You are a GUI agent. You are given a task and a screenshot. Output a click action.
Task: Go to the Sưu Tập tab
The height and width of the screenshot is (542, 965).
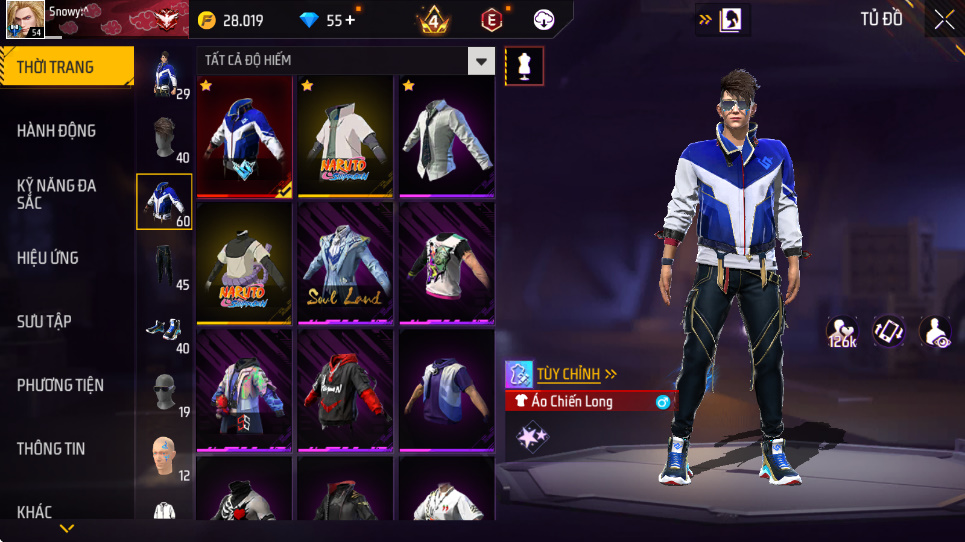66,321
